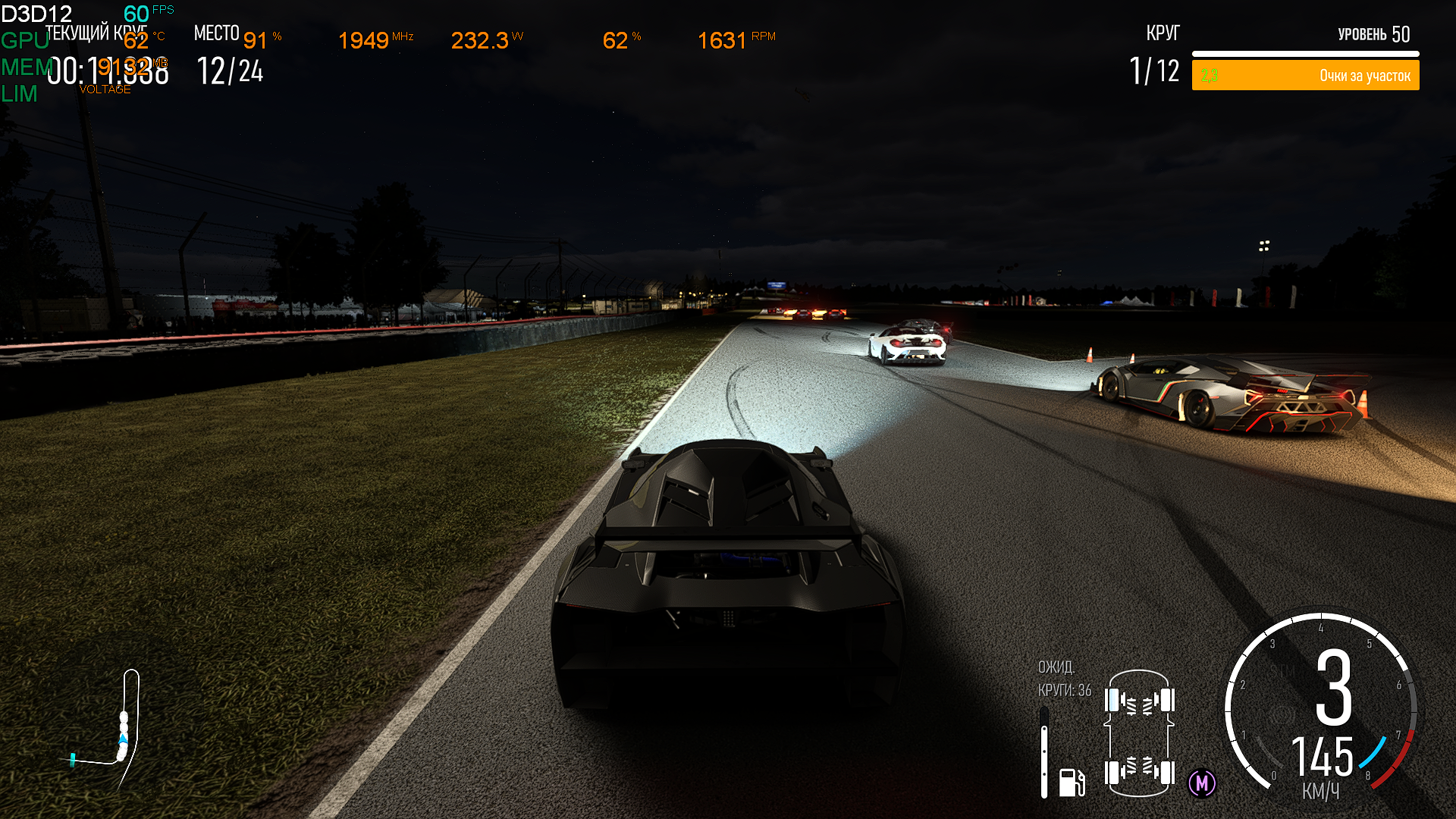Click the tachometer gear dial
The image size is (1456, 819).
coord(1321,705)
